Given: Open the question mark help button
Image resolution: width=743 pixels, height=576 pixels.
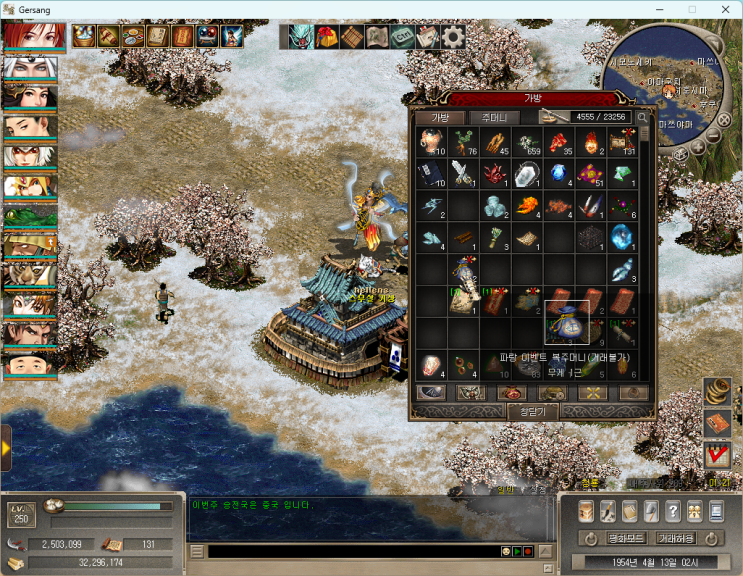Looking at the screenshot, I should coord(673,512).
